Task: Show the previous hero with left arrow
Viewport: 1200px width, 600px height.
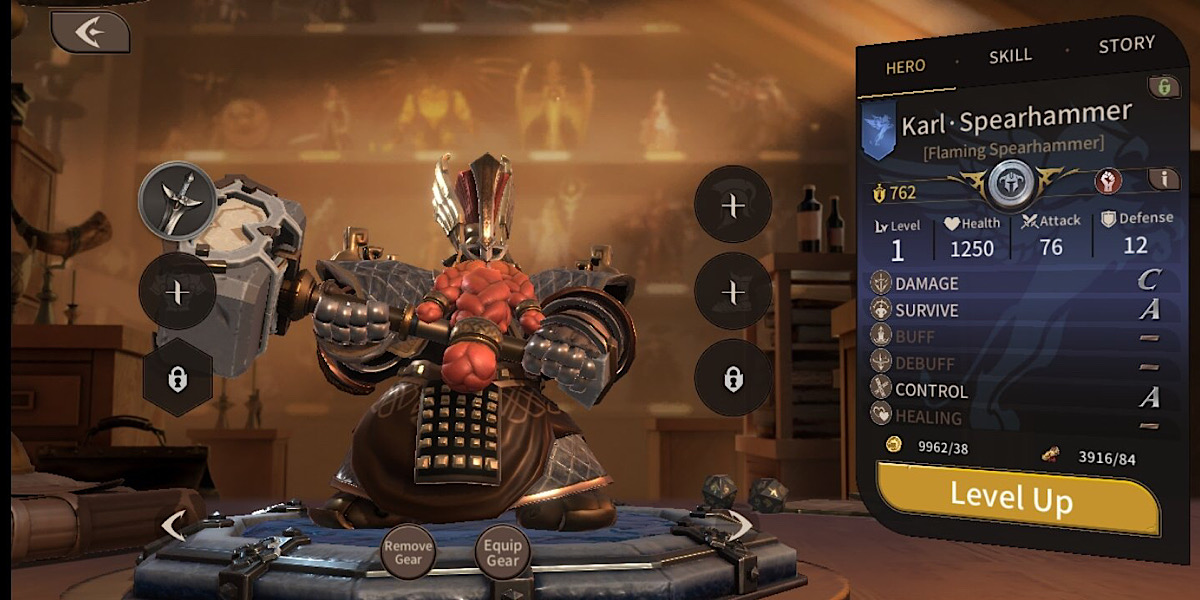Action: (x=173, y=524)
